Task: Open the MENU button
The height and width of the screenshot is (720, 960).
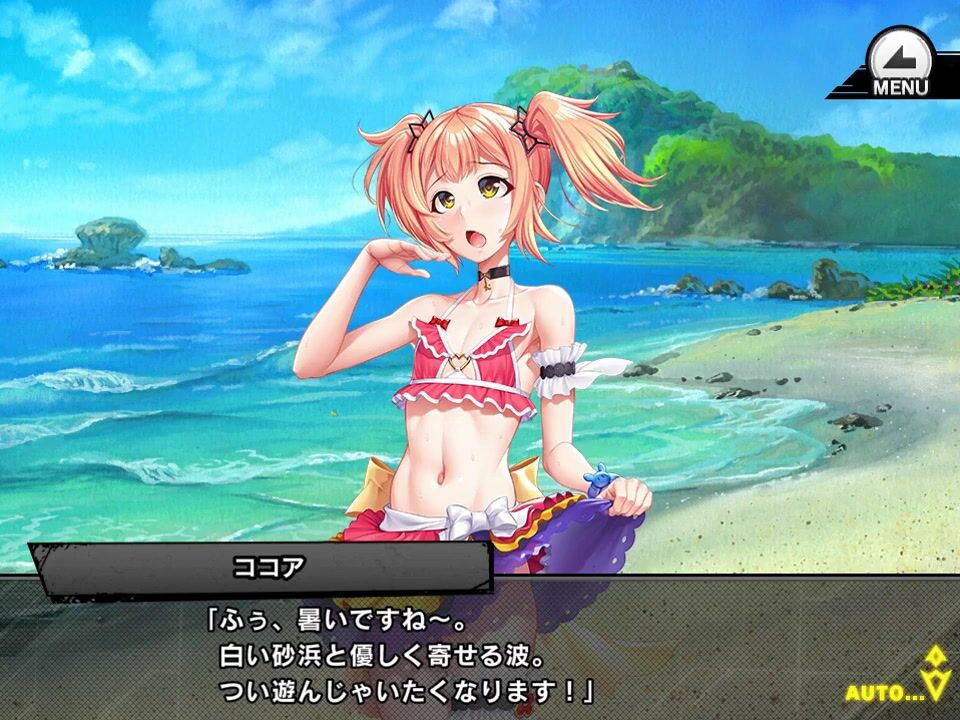Action: click(899, 65)
